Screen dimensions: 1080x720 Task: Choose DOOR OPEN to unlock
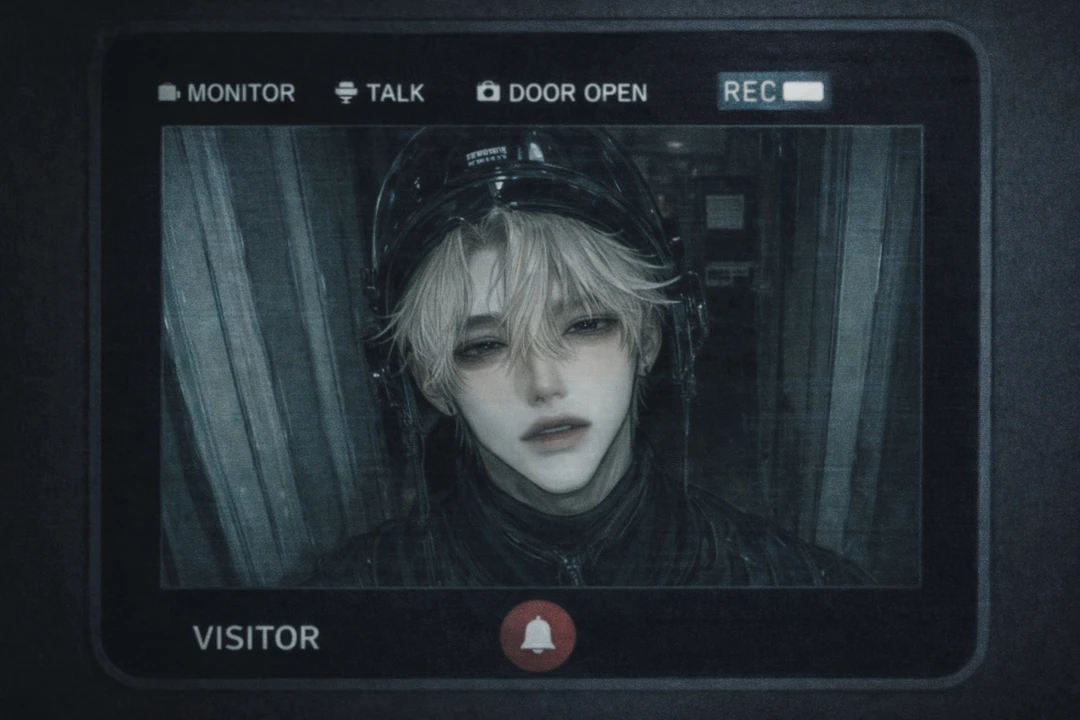pyautogui.click(x=562, y=93)
